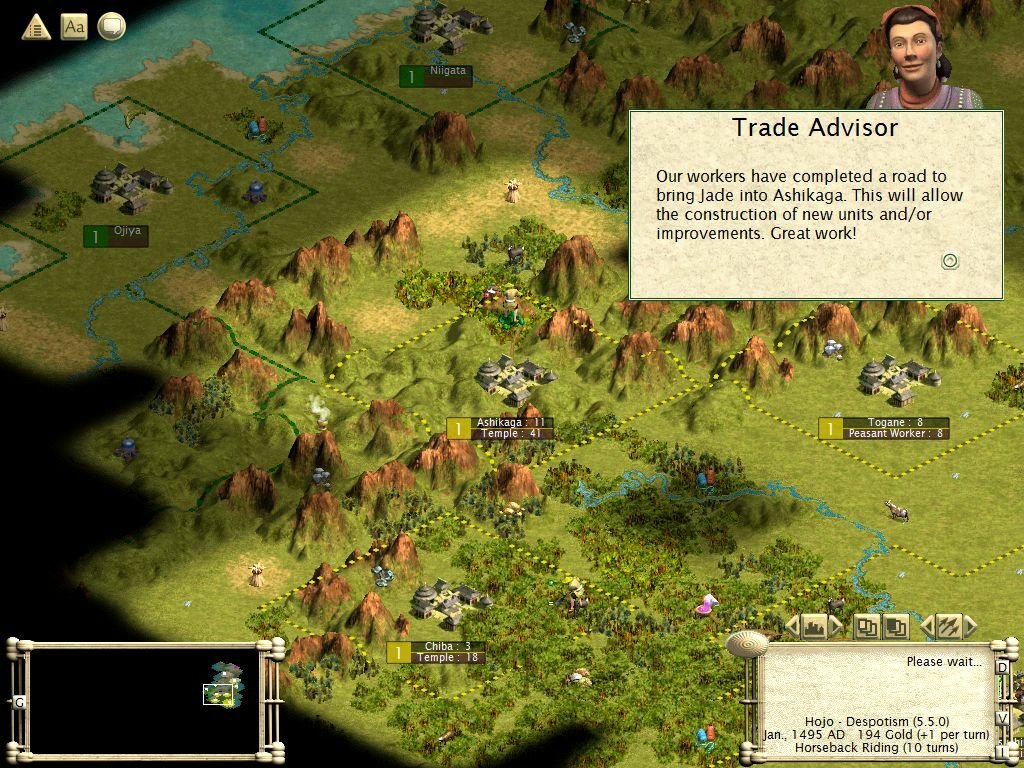Go to previous city with left arrow
This screenshot has height=768, width=1024.
[792, 627]
